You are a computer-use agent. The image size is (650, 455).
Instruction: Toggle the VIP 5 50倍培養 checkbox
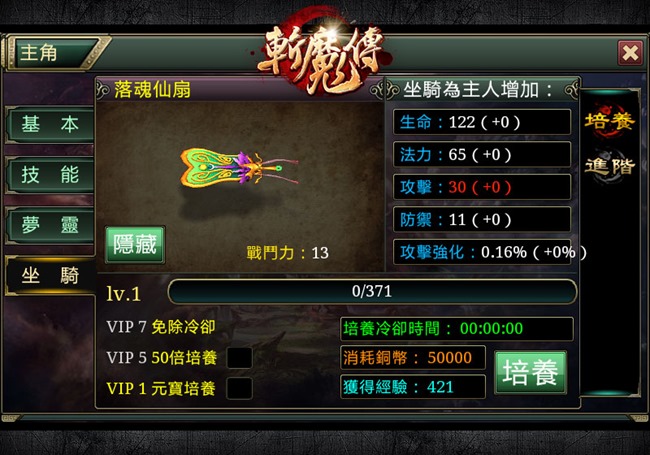point(239,357)
